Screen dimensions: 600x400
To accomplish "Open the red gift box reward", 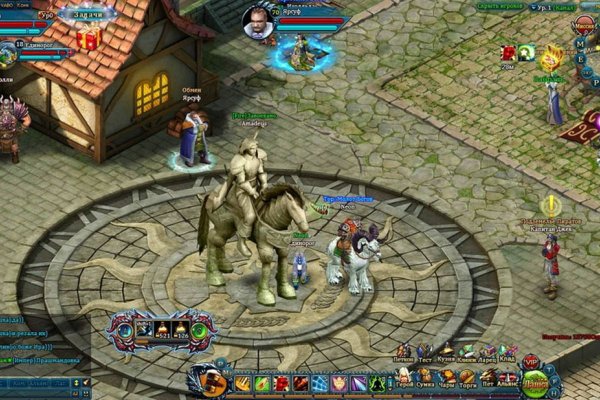I will (88, 40).
